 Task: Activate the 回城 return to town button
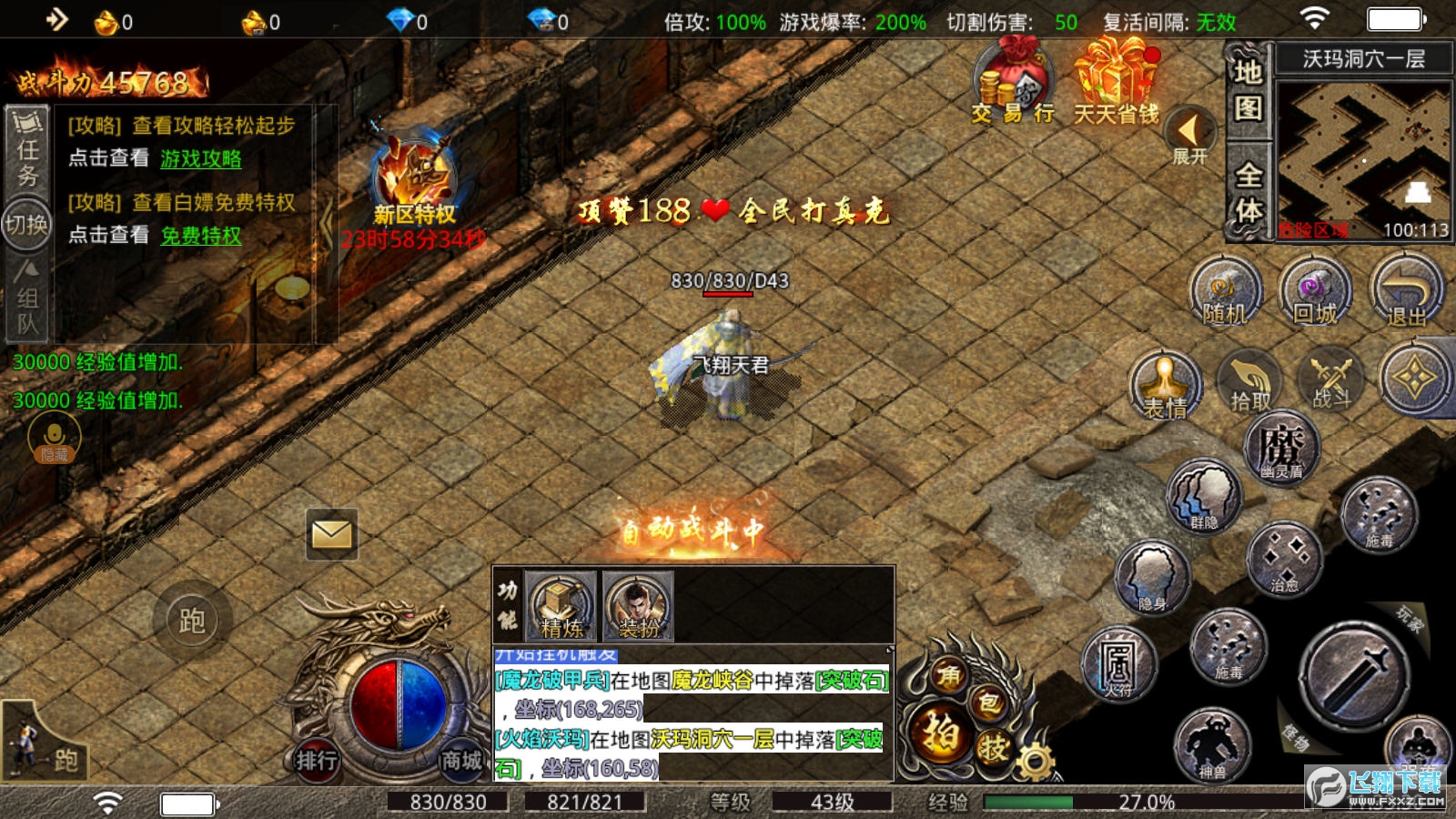(x=1315, y=292)
